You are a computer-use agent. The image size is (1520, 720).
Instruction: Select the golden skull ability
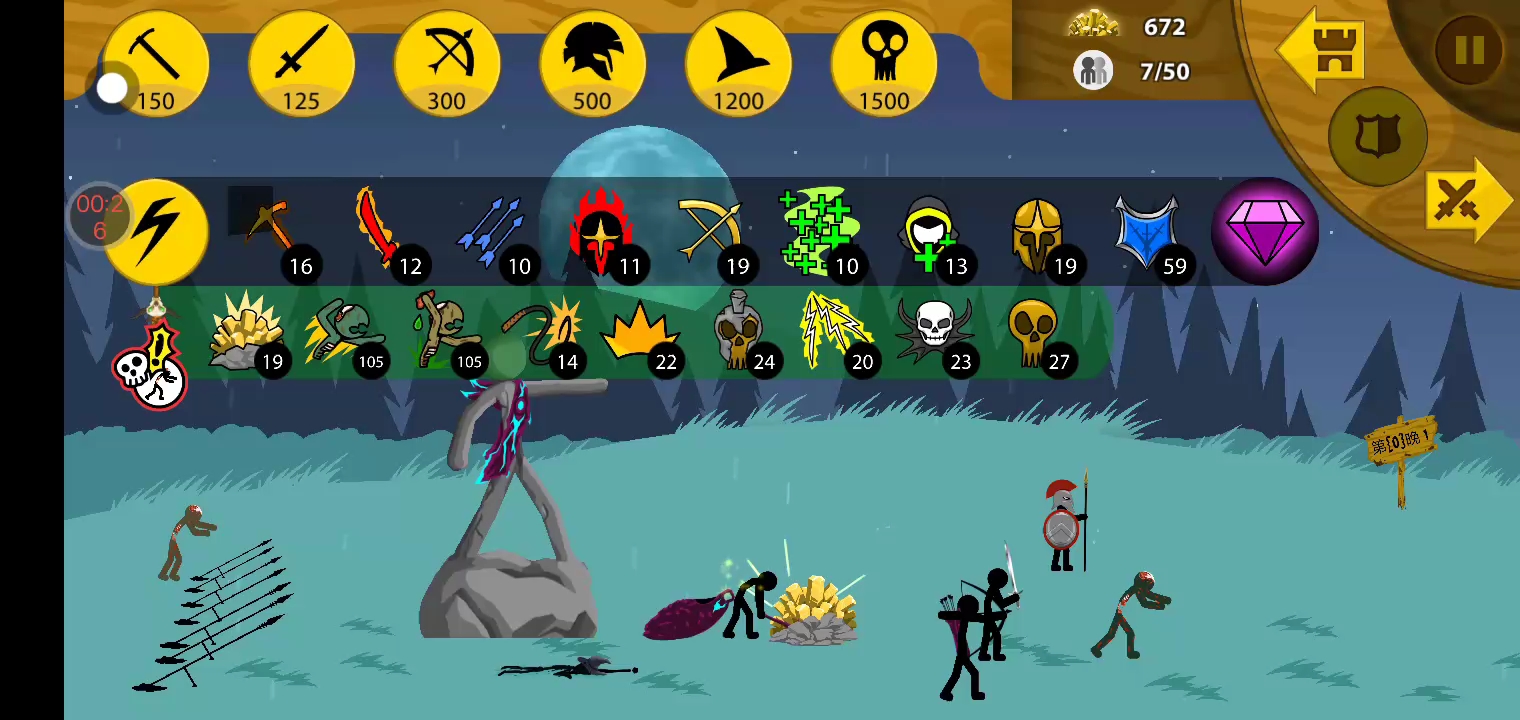coord(1032,332)
